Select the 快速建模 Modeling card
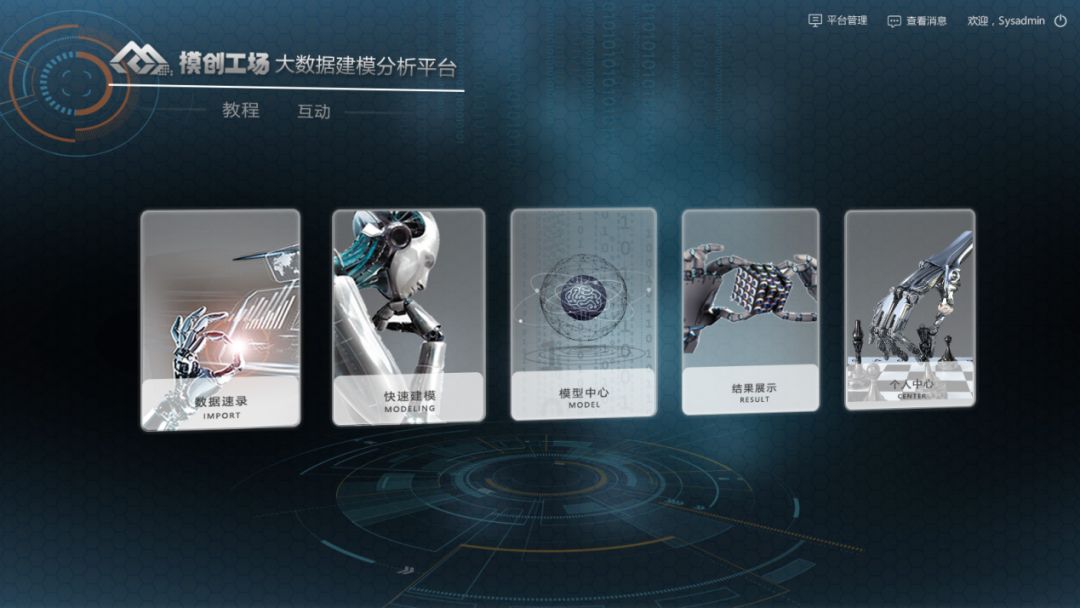This screenshot has height=608, width=1080. coord(408,316)
